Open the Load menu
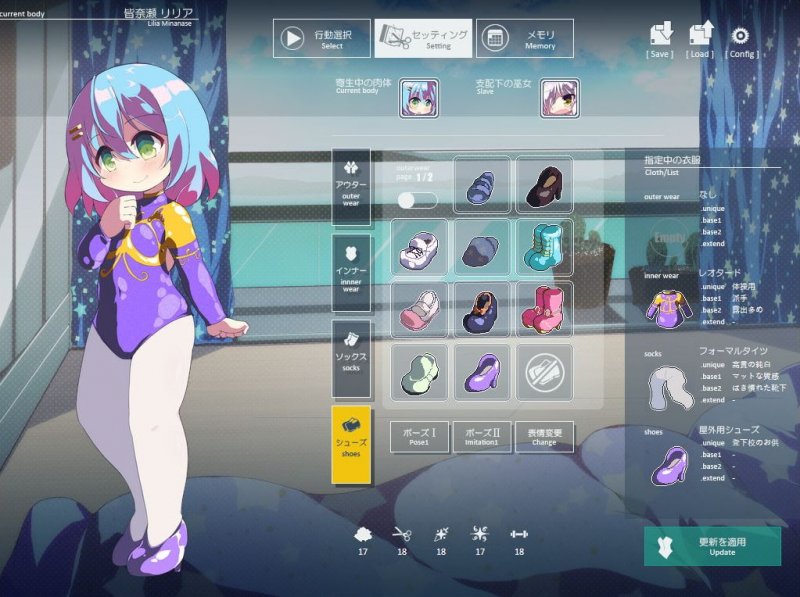The width and height of the screenshot is (800, 597). tap(700, 38)
